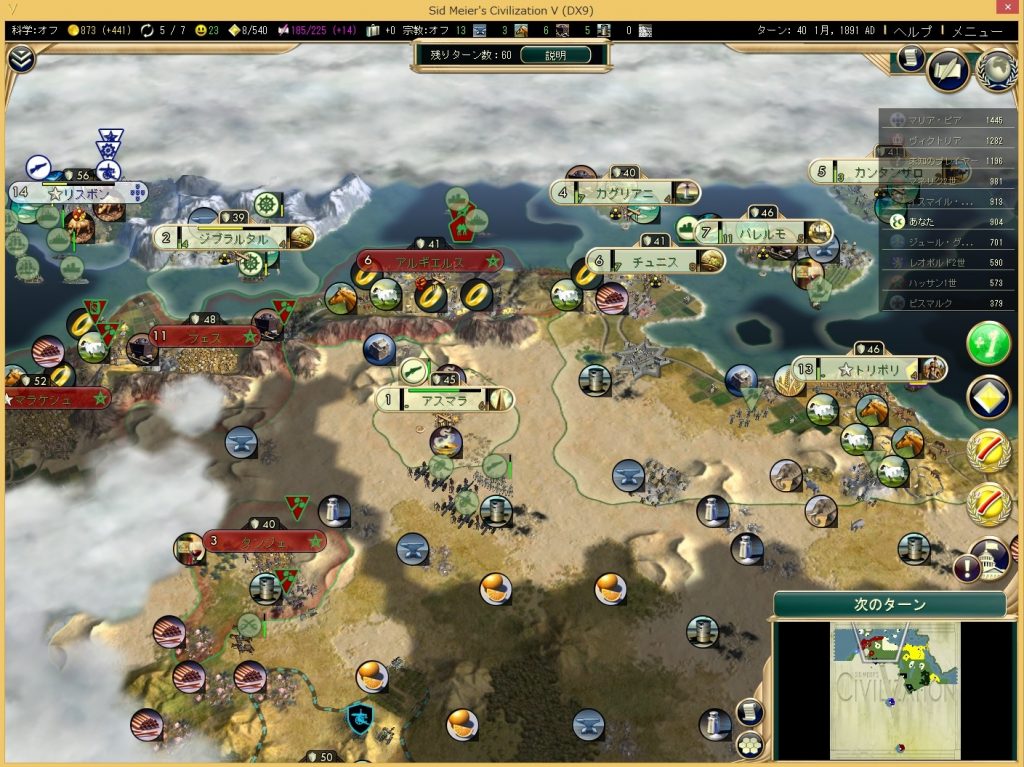1024x767 pixels.
Task: Select the green +1 notification
Action: click(987, 345)
